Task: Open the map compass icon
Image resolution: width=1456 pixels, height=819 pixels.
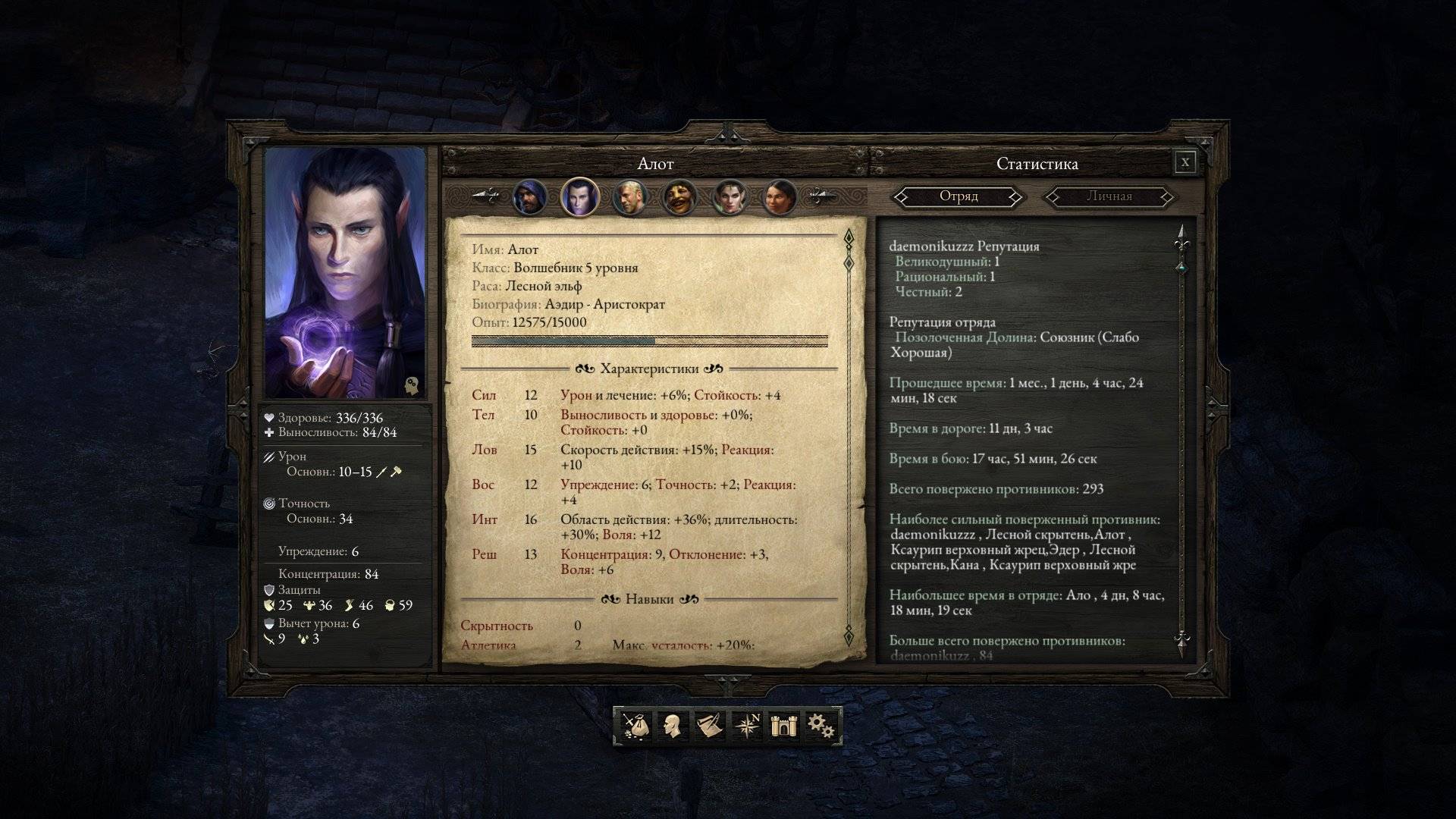Action: click(747, 726)
